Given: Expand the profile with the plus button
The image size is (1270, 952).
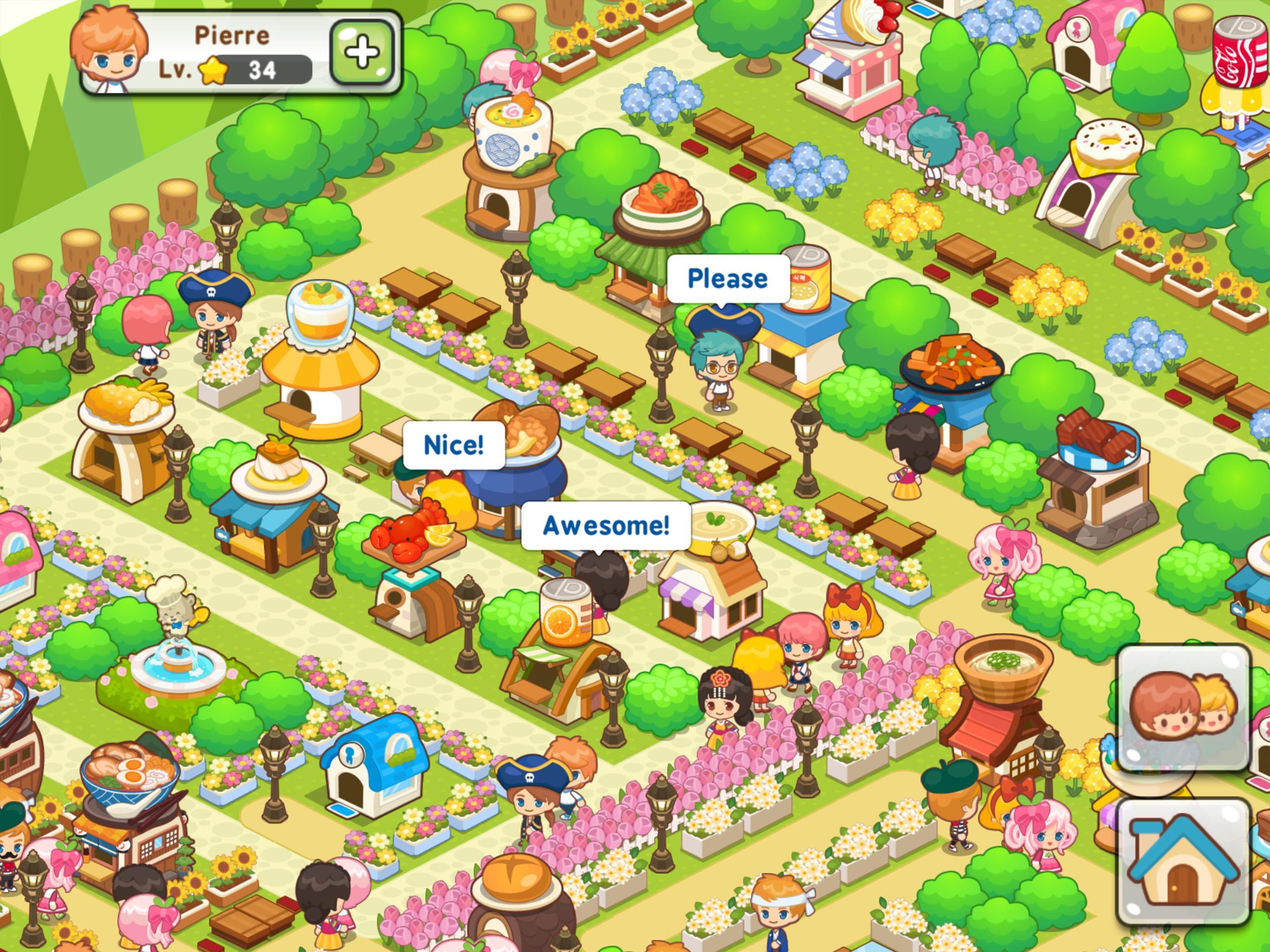Looking at the screenshot, I should 362,52.
